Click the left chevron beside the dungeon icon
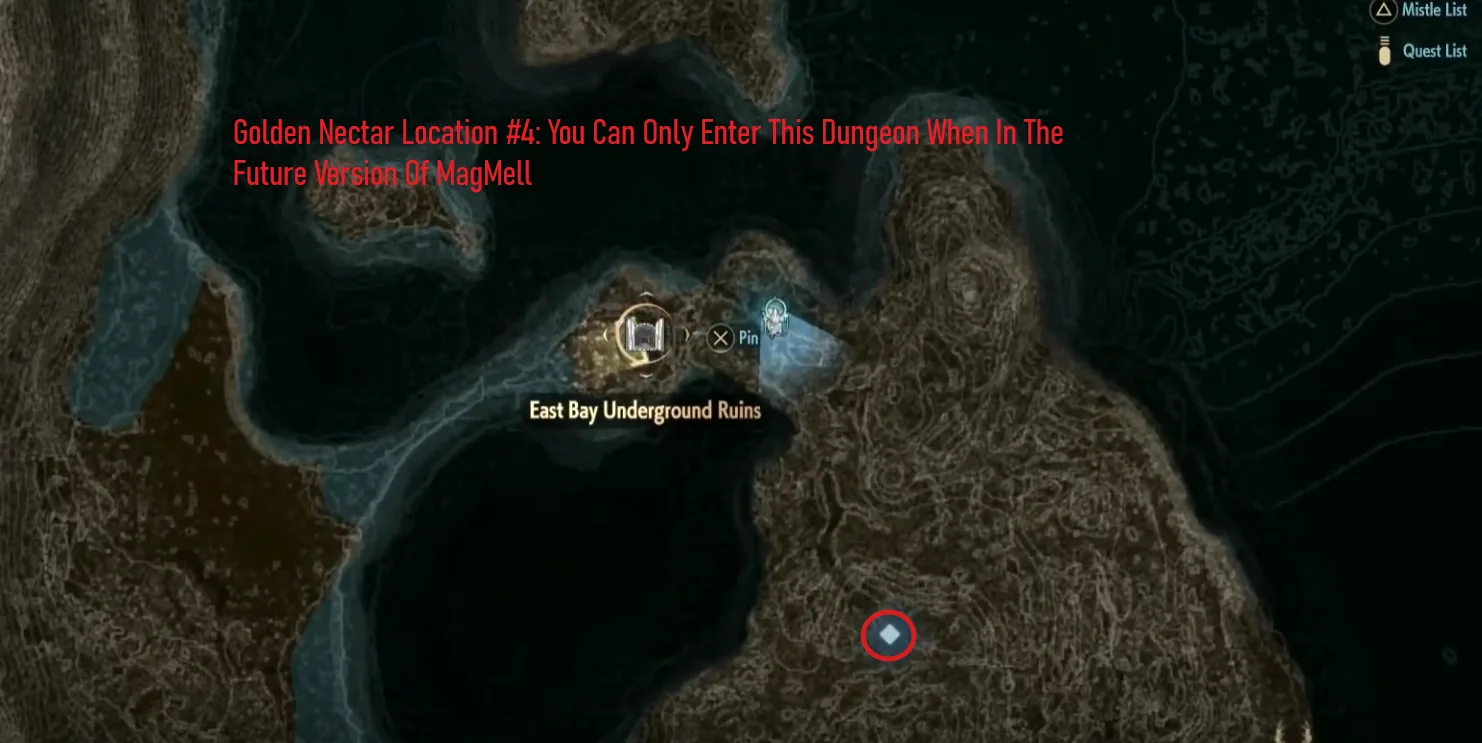The width and height of the screenshot is (1482, 743). pyautogui.click(x=606, y=335)
